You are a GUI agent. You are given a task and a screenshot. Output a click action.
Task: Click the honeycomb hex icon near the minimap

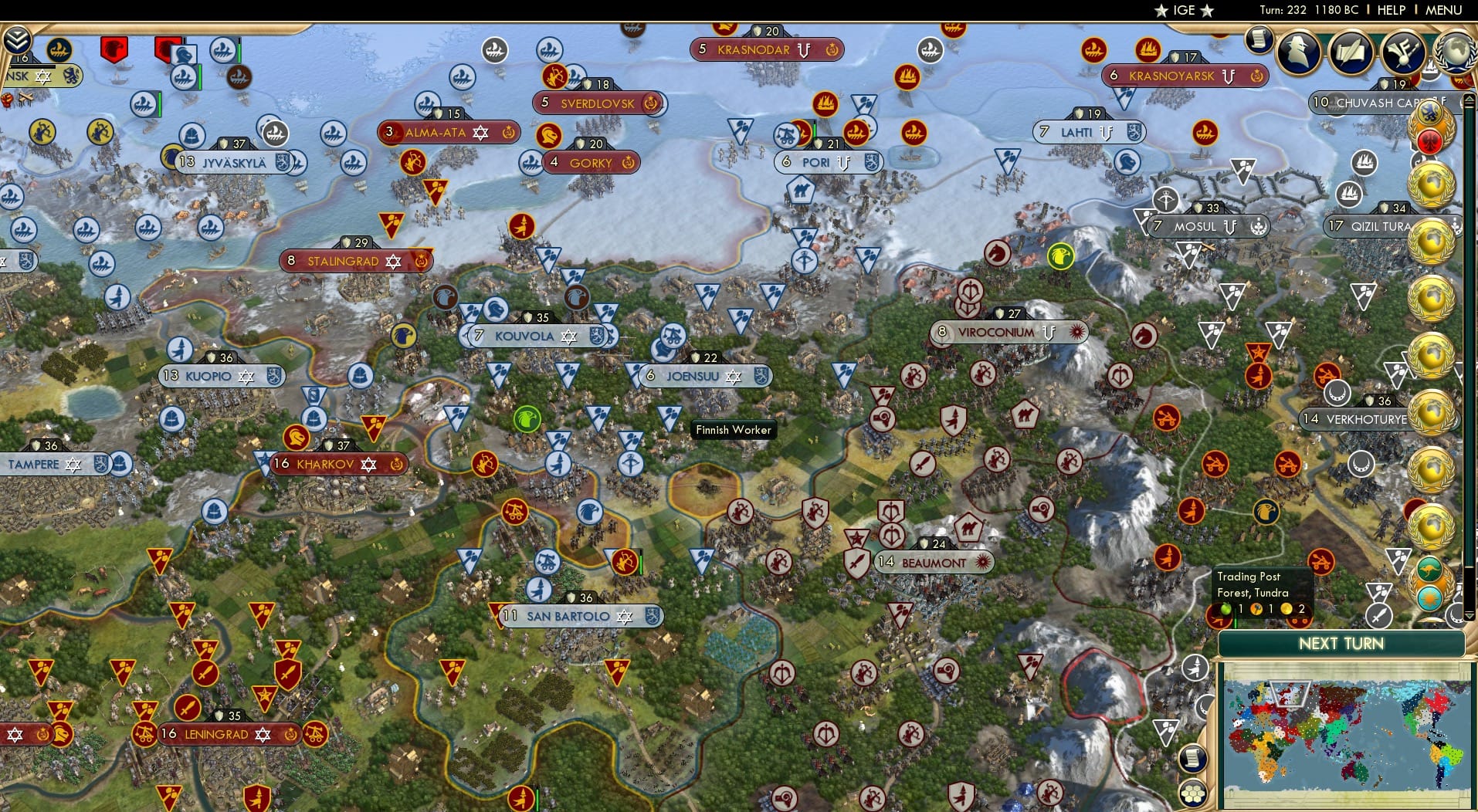pyautogui.click(x=1192, y=793)
